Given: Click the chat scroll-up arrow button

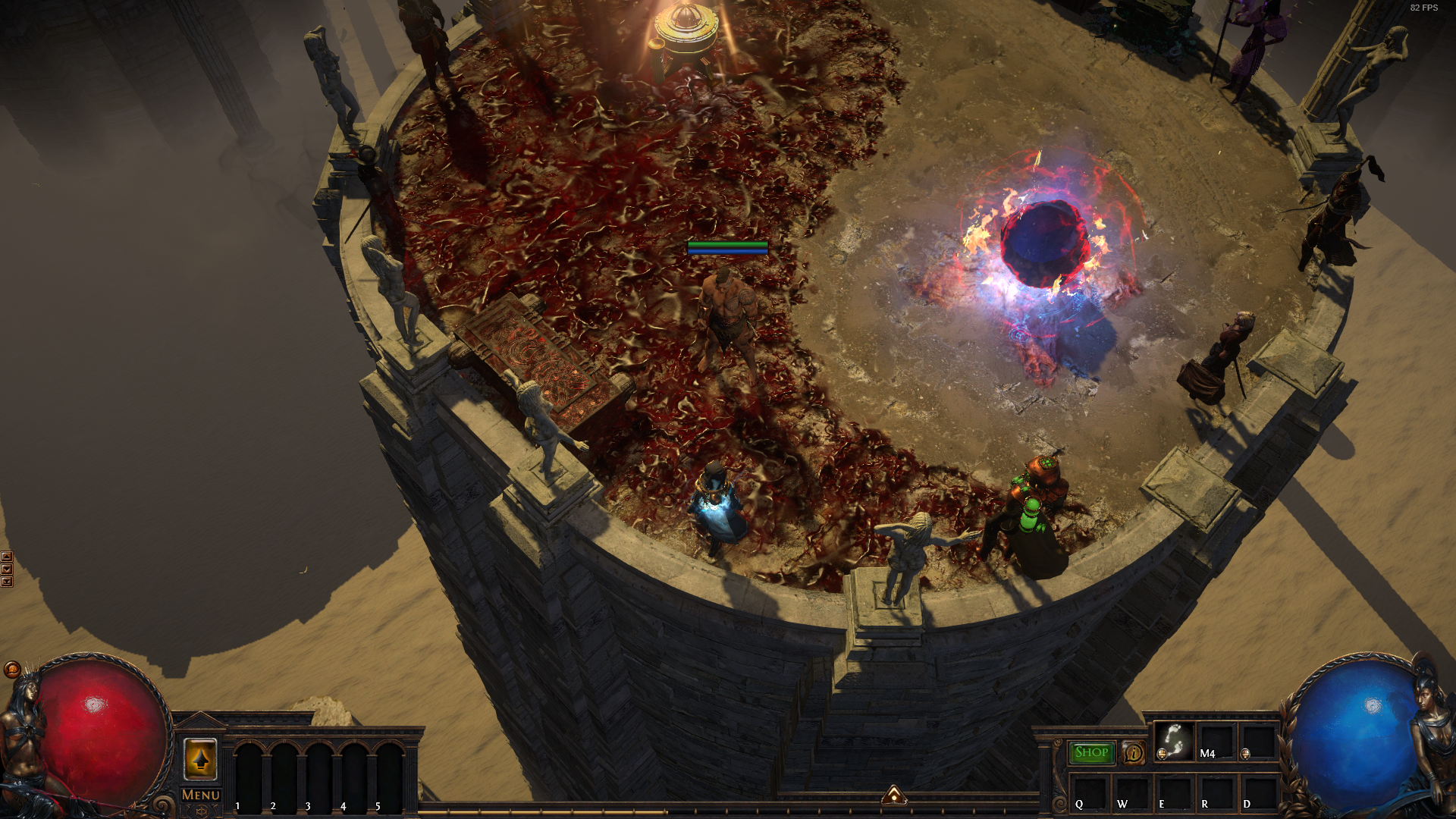Looking at the screenshot, I should [x=7, y=557].
